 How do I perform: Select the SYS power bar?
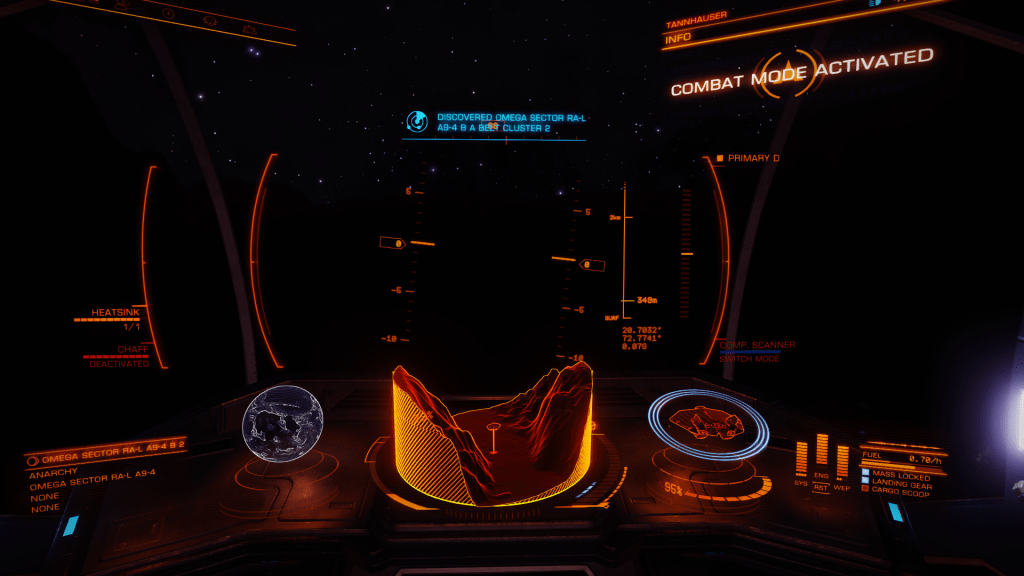point(801,460)
